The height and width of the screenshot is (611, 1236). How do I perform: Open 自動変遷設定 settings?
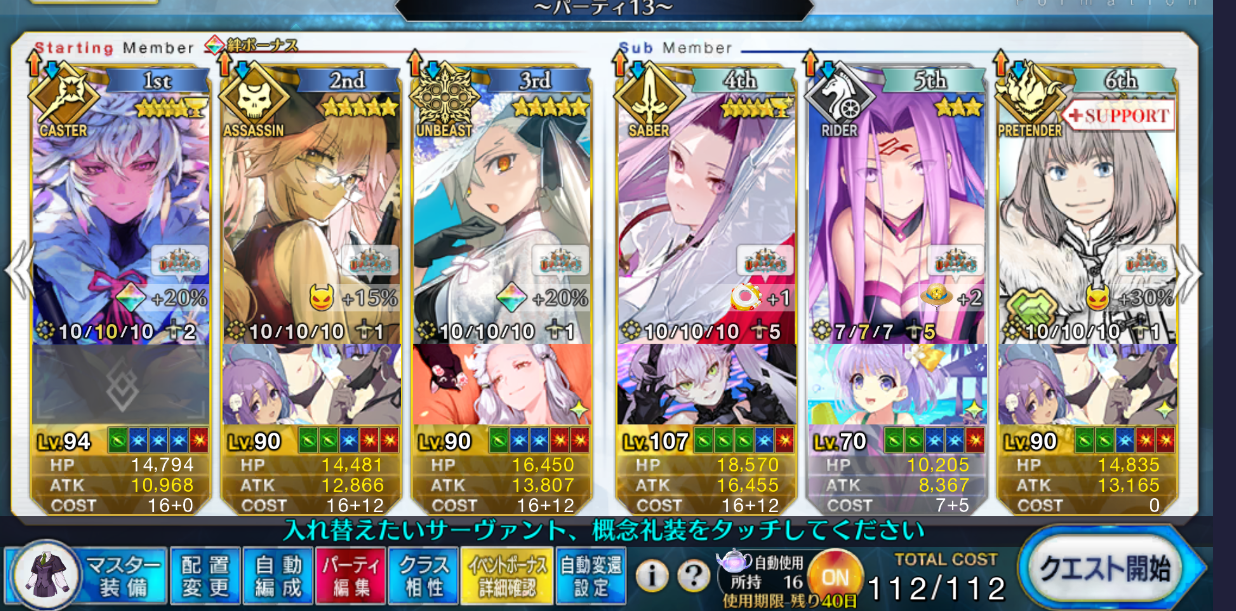pos(590,575)
